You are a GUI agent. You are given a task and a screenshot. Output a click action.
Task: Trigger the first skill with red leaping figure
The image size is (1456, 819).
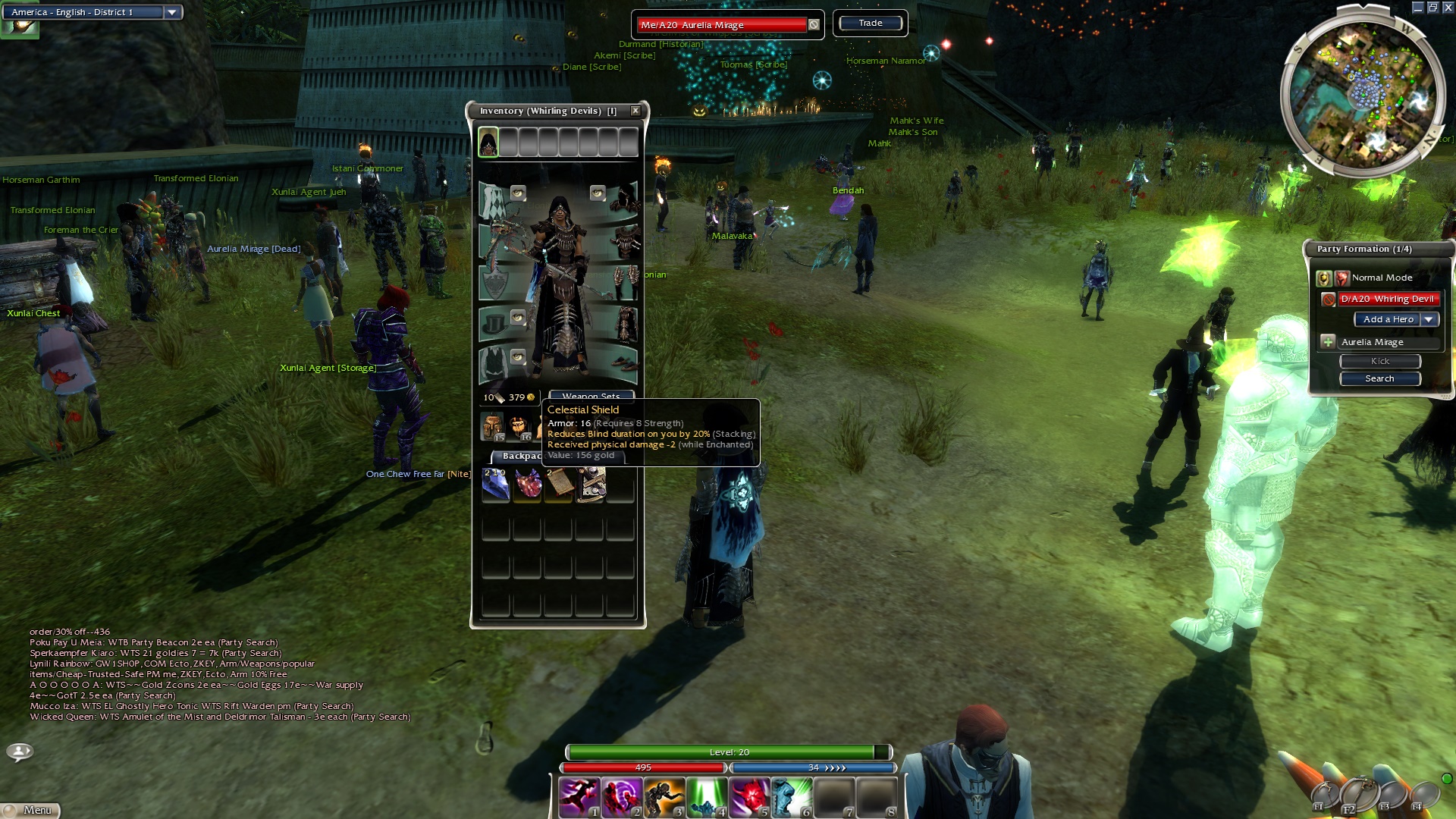579,797
